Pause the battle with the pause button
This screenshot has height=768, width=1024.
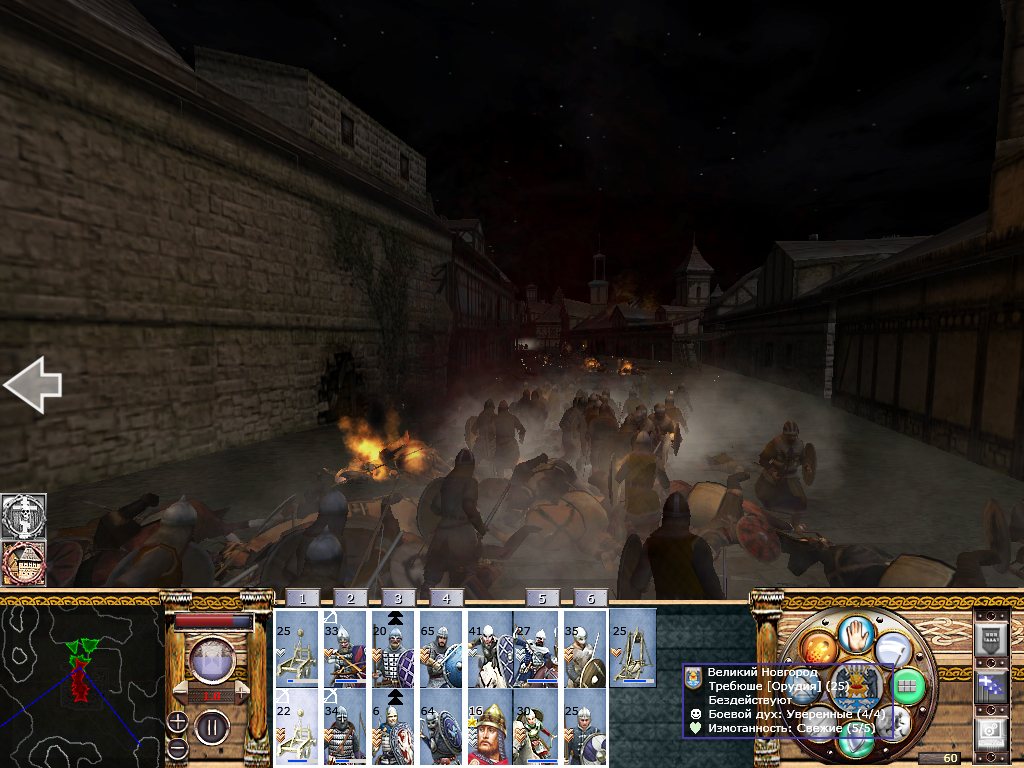(211, 725)
